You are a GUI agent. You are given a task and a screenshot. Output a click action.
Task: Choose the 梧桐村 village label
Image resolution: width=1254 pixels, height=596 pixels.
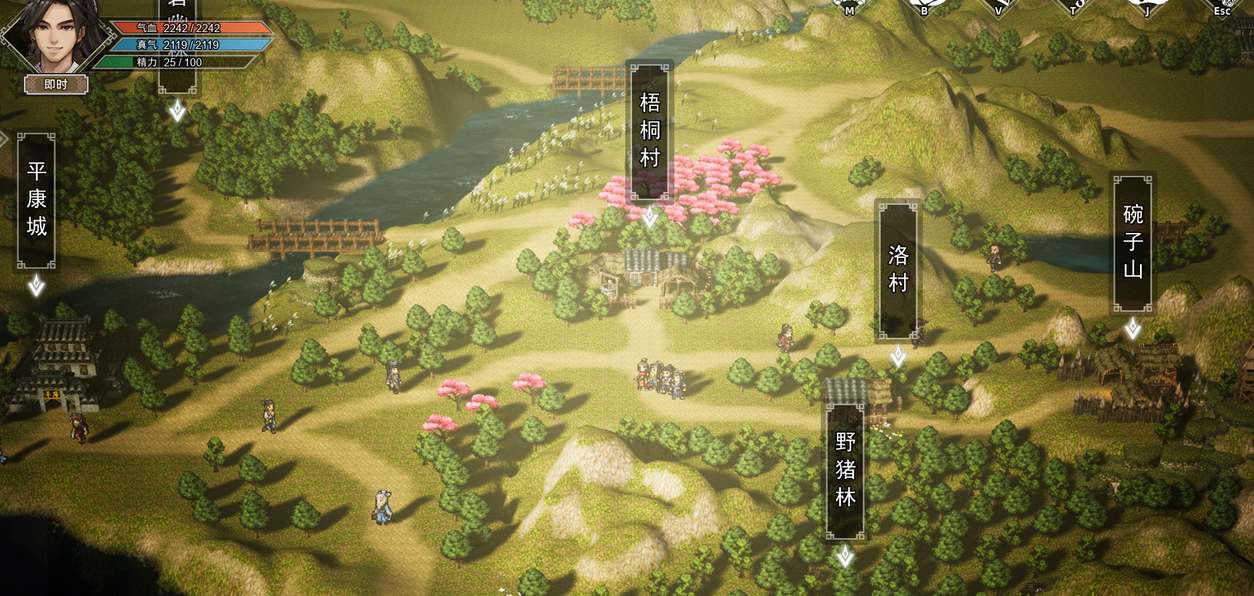[649, 132]
